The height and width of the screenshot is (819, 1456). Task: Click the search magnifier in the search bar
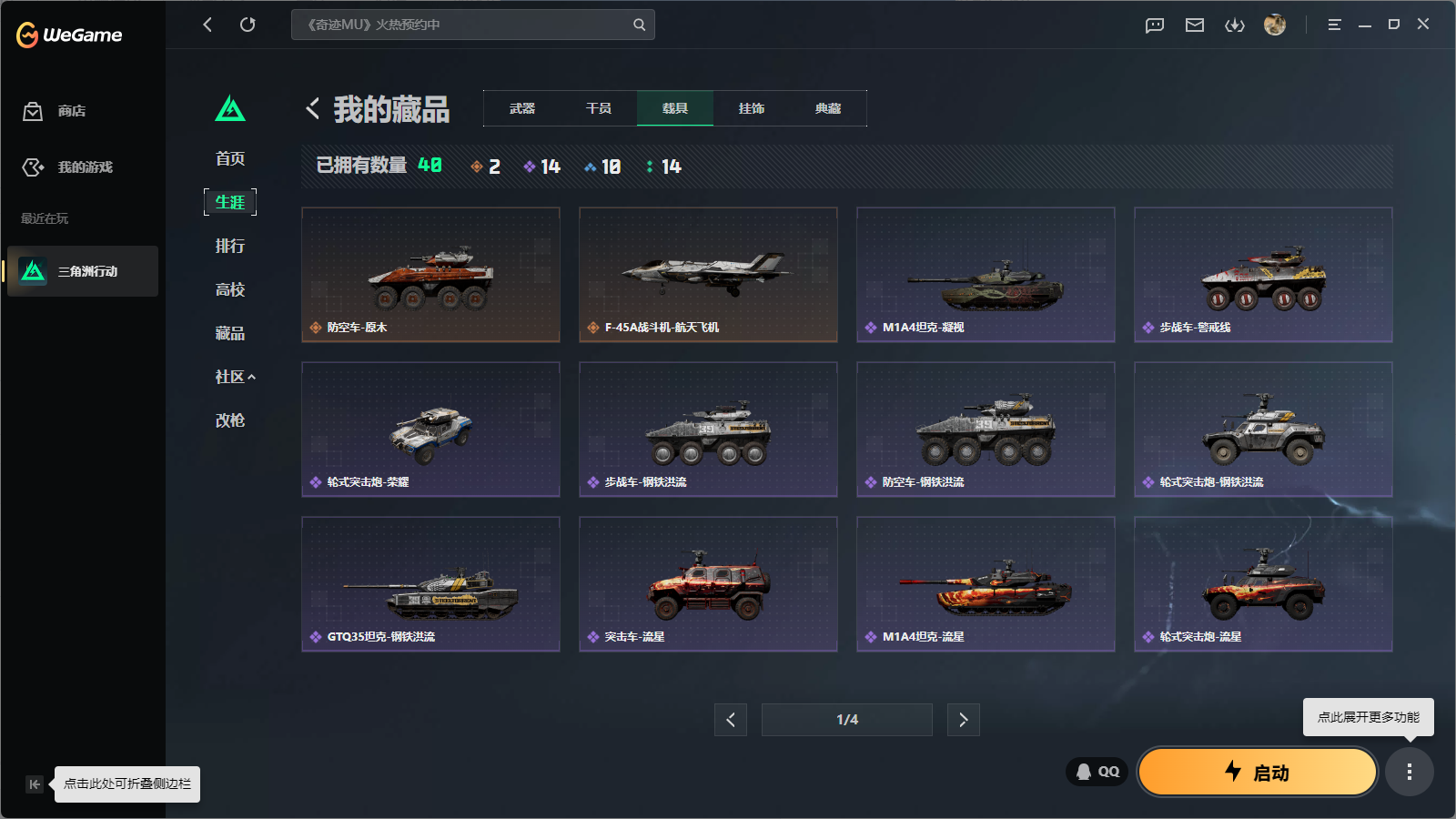pyautogui.click(x=638, y=25)
